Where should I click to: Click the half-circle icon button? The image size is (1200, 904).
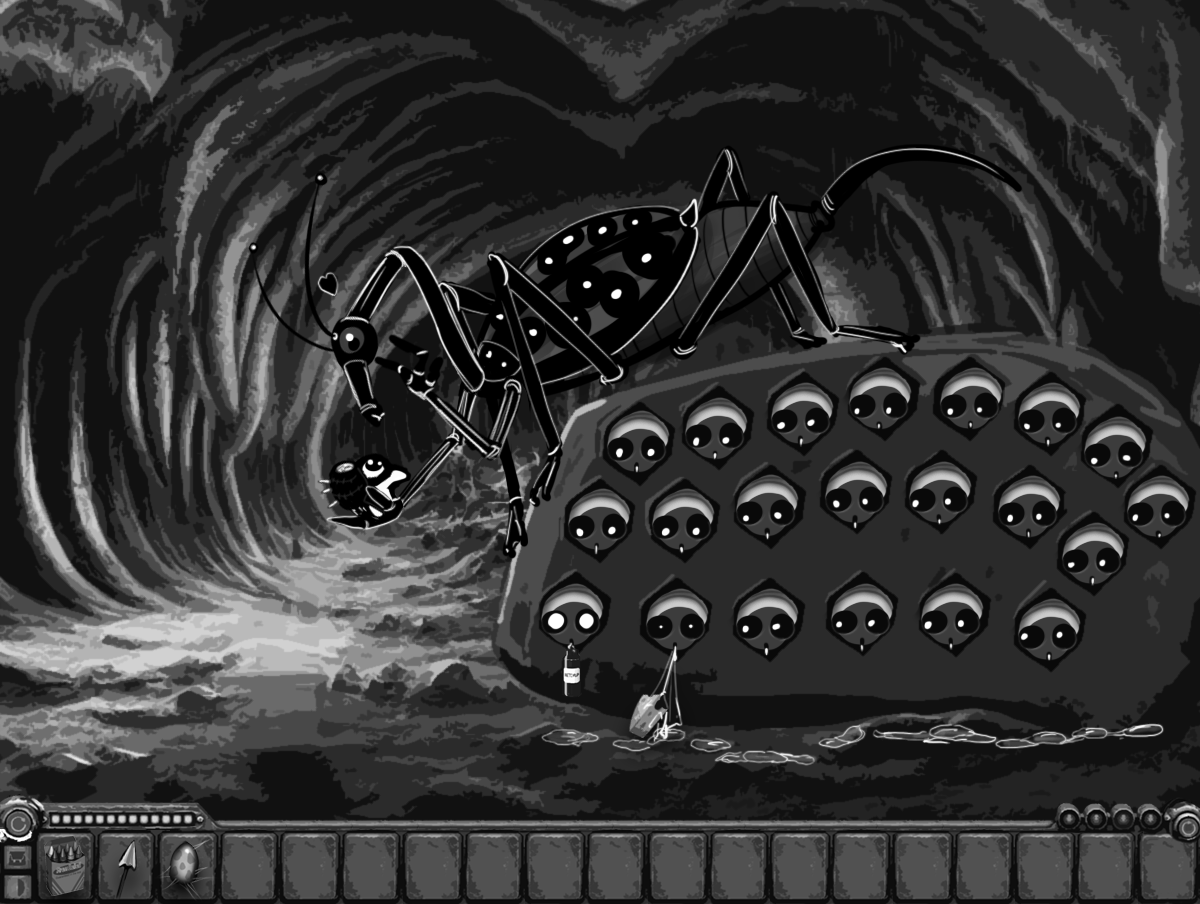[15, 888]
